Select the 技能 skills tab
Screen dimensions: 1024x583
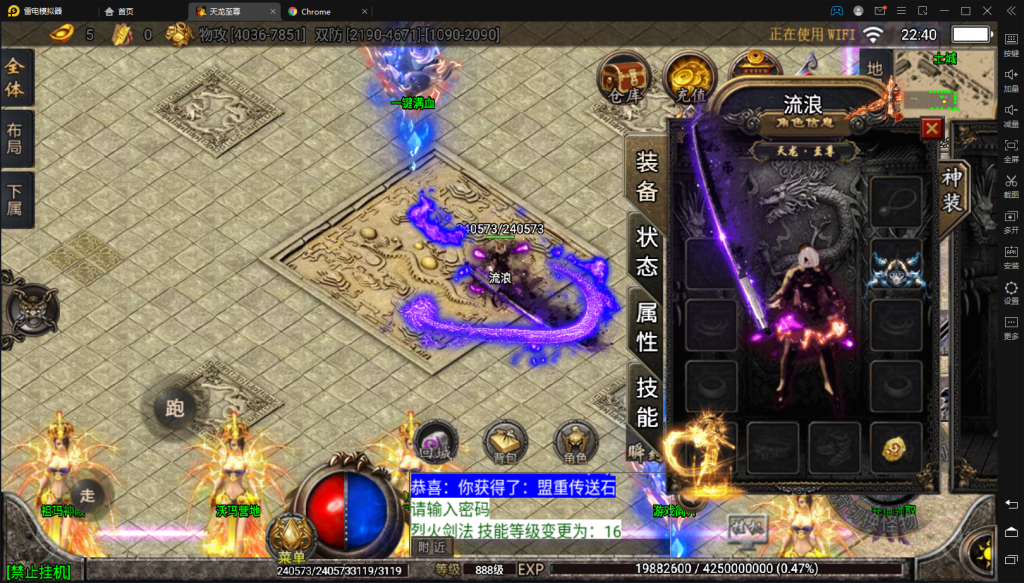[x=647, y=402]
